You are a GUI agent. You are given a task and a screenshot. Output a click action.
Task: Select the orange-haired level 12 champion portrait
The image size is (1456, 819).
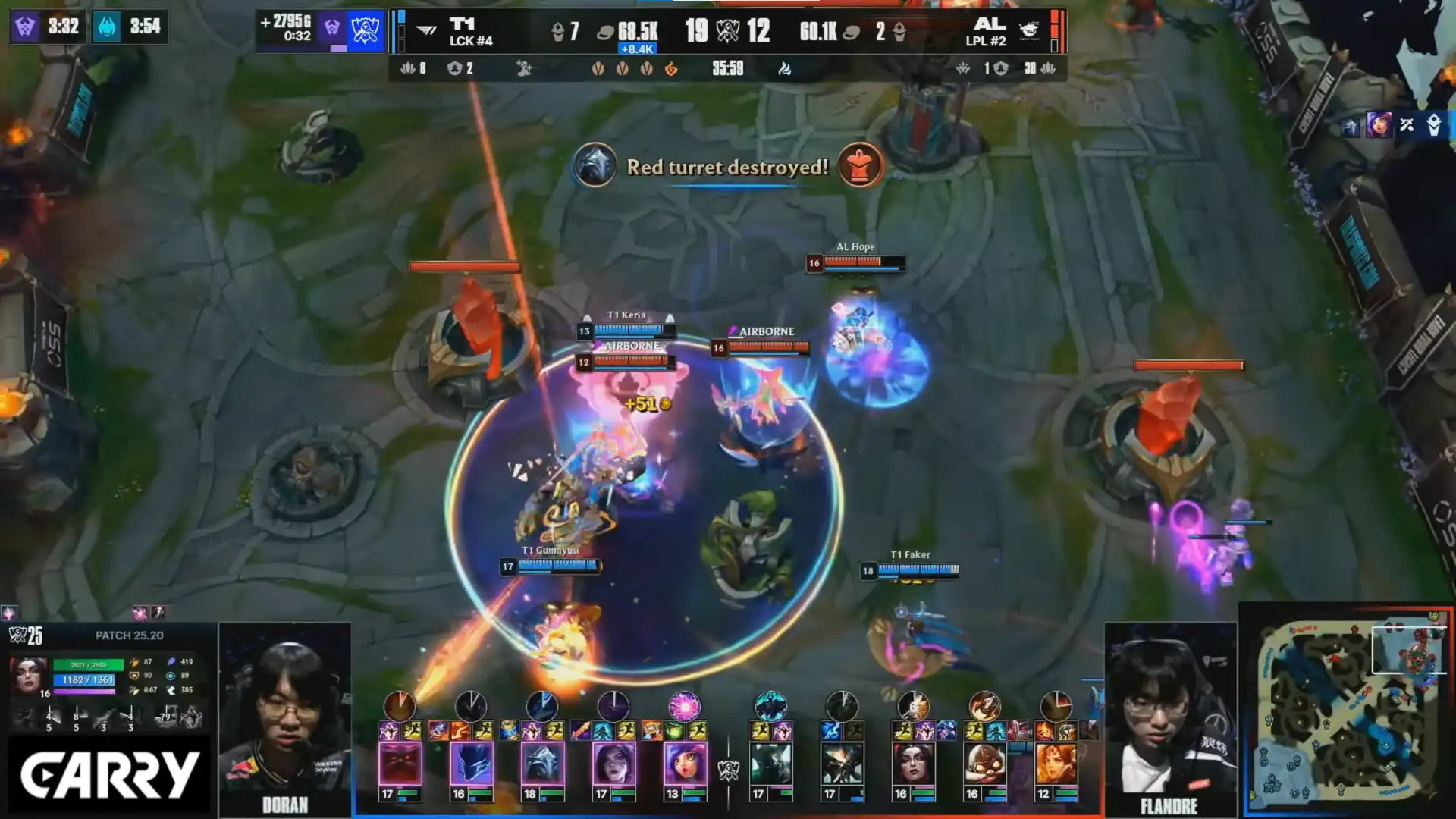point(1056,764)
